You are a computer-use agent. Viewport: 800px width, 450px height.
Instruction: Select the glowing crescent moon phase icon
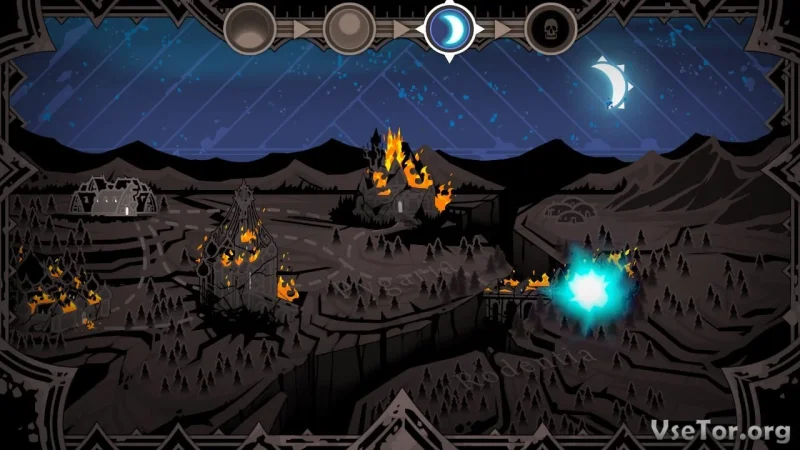(x=450, y=28)
